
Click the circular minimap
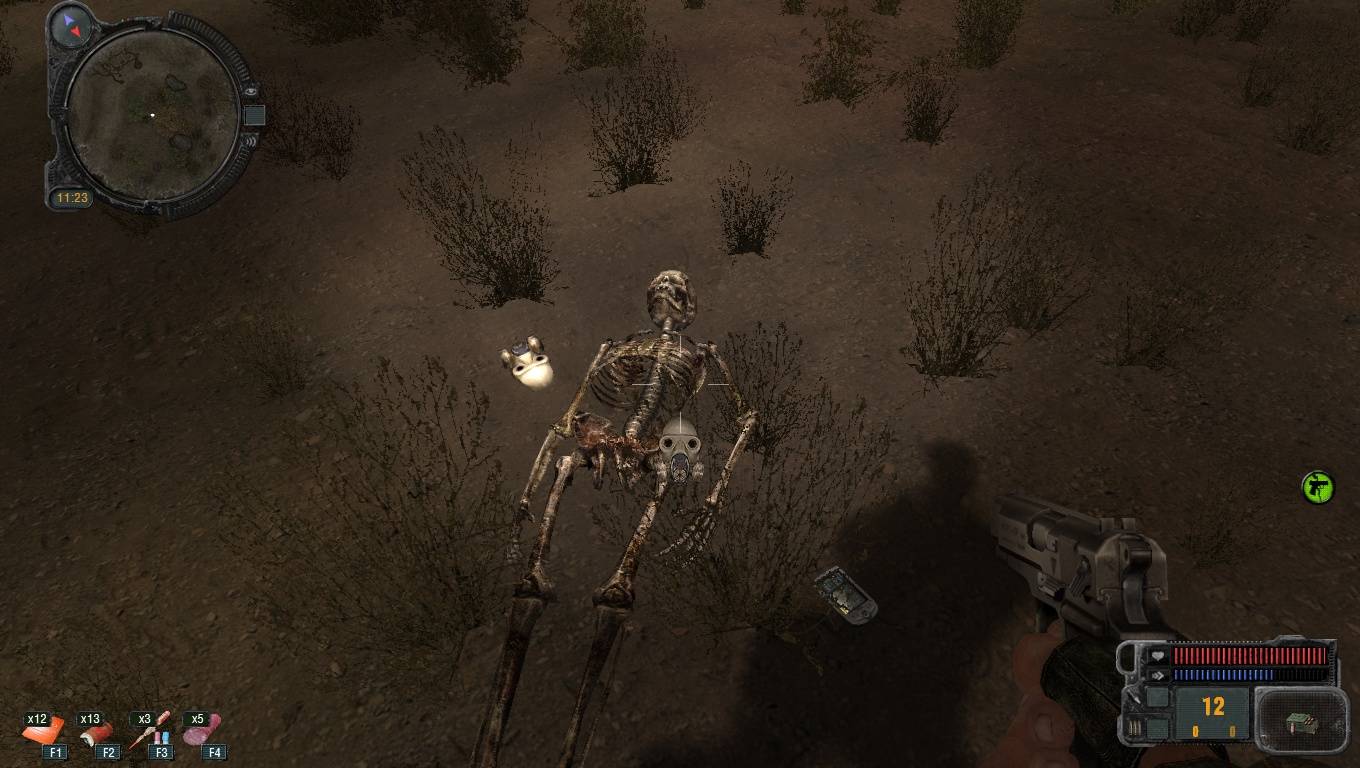pyautogui.click(x=153, y=115)
